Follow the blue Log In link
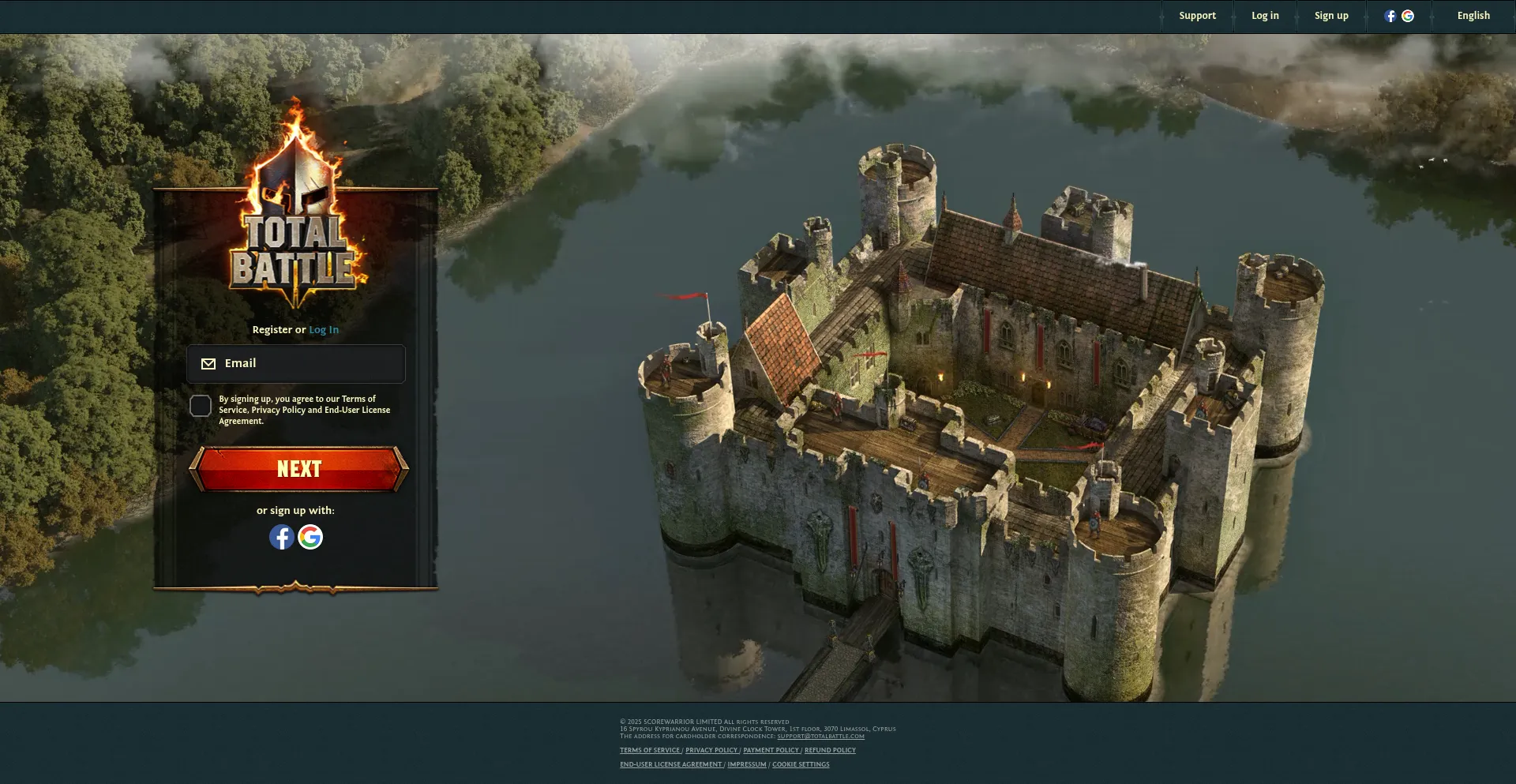Image resolution: width=1516 pixels, height=784 pixels. click(324, 330)
